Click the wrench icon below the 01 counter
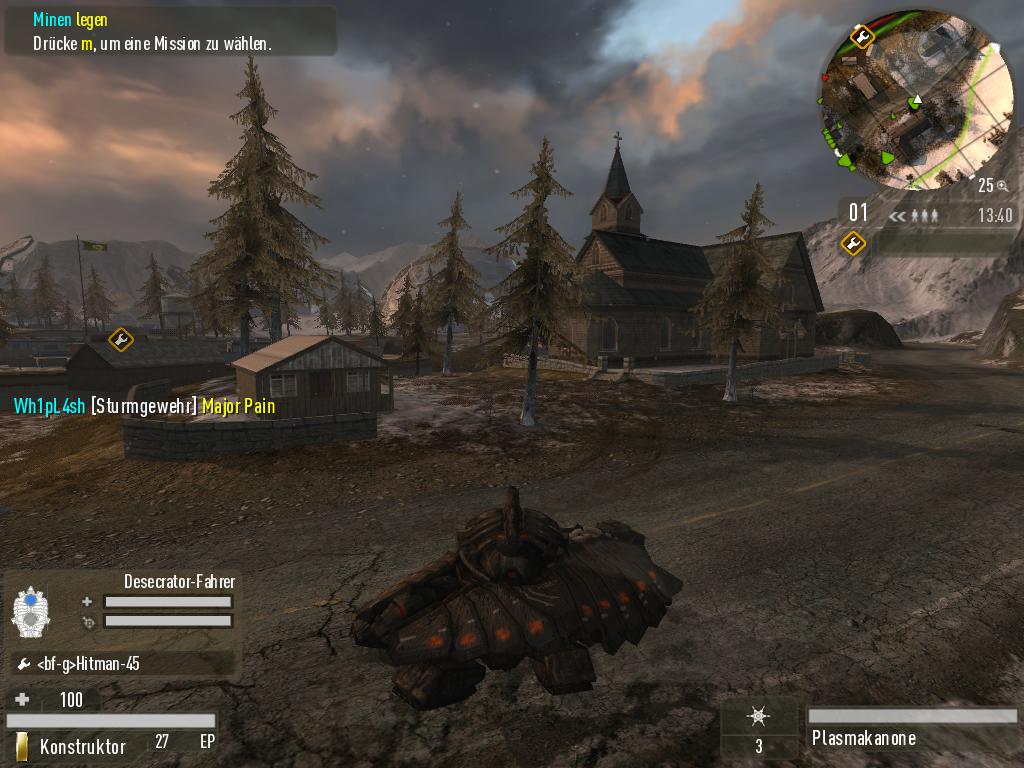The image size is (1024, 768). coord(853,242)
